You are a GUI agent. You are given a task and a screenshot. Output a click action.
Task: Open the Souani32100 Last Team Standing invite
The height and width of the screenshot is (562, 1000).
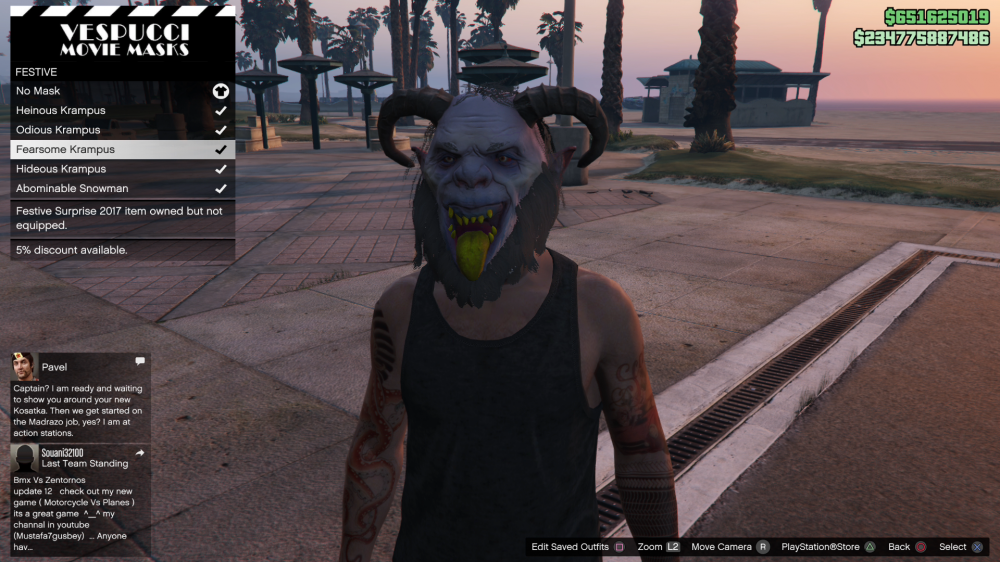[80, 498]
